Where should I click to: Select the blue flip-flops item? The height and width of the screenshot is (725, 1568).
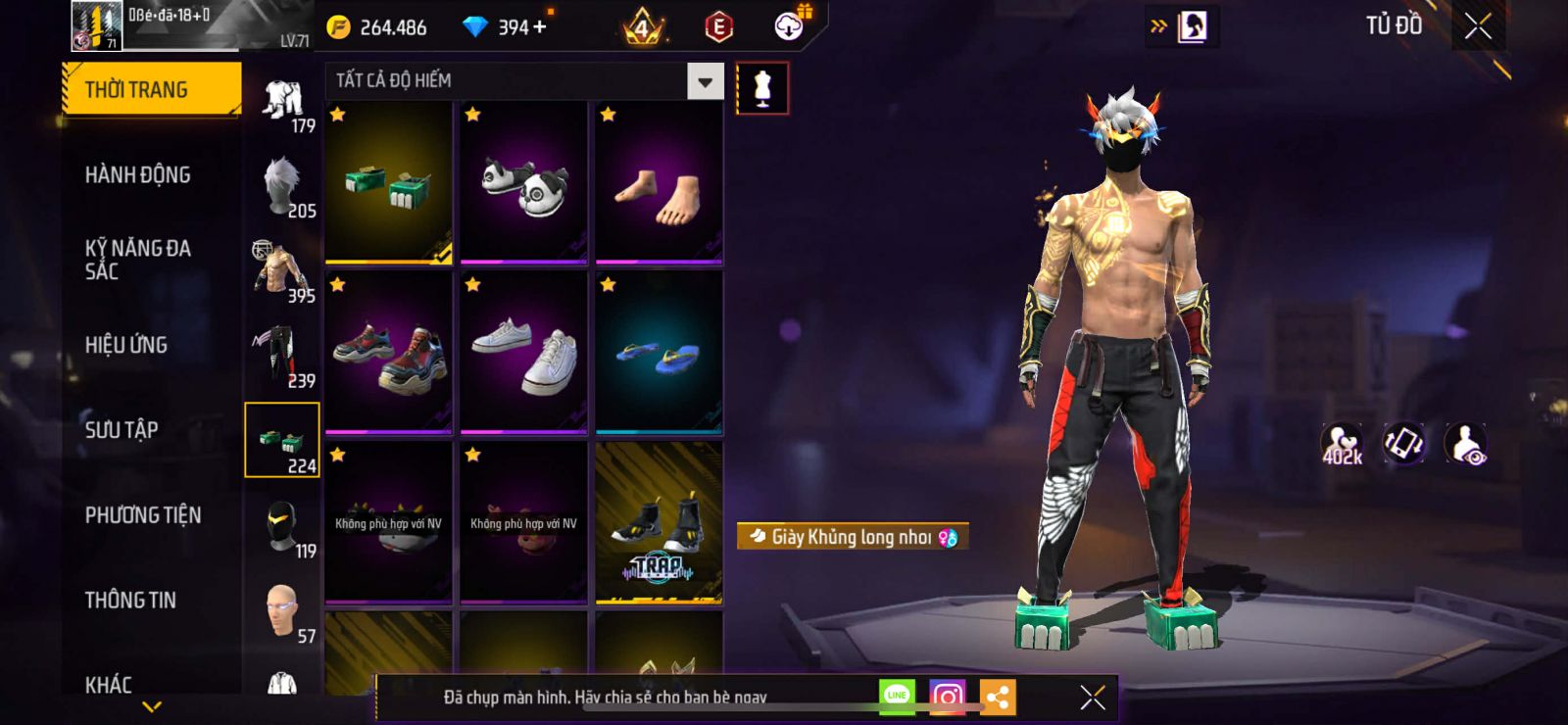pos(660,353)
